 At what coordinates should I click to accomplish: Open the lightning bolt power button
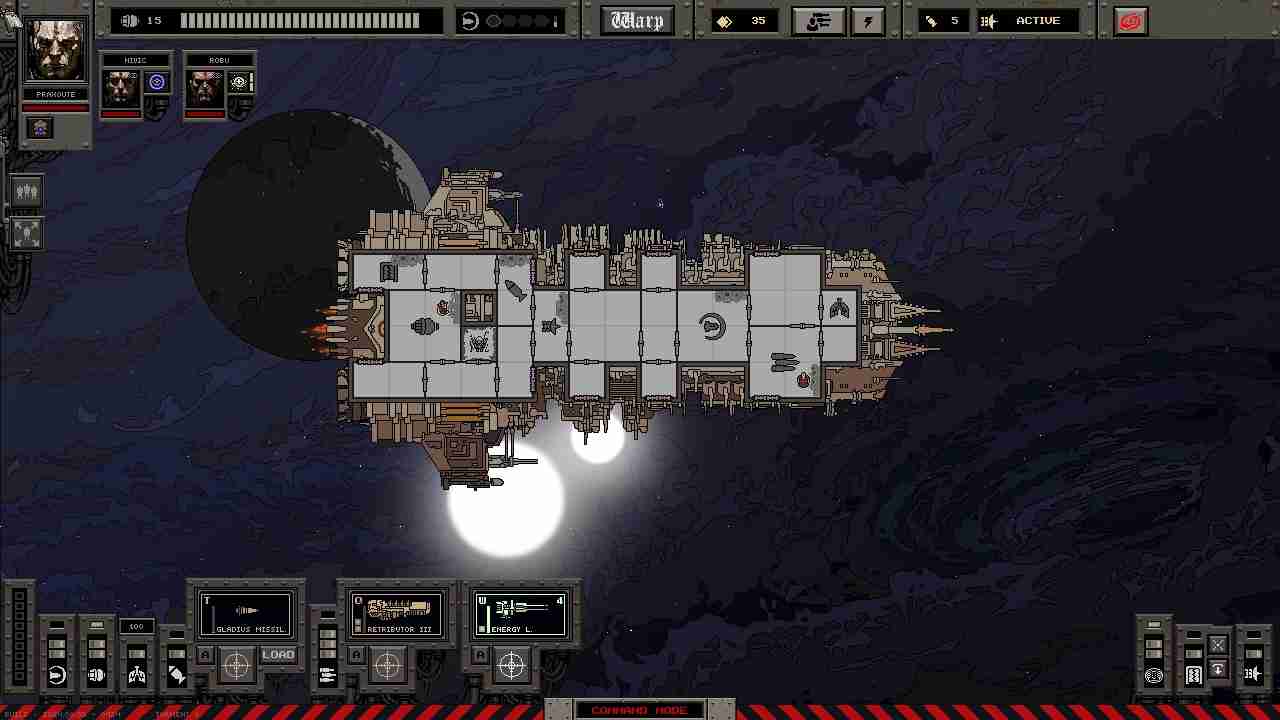coord(867,21)
